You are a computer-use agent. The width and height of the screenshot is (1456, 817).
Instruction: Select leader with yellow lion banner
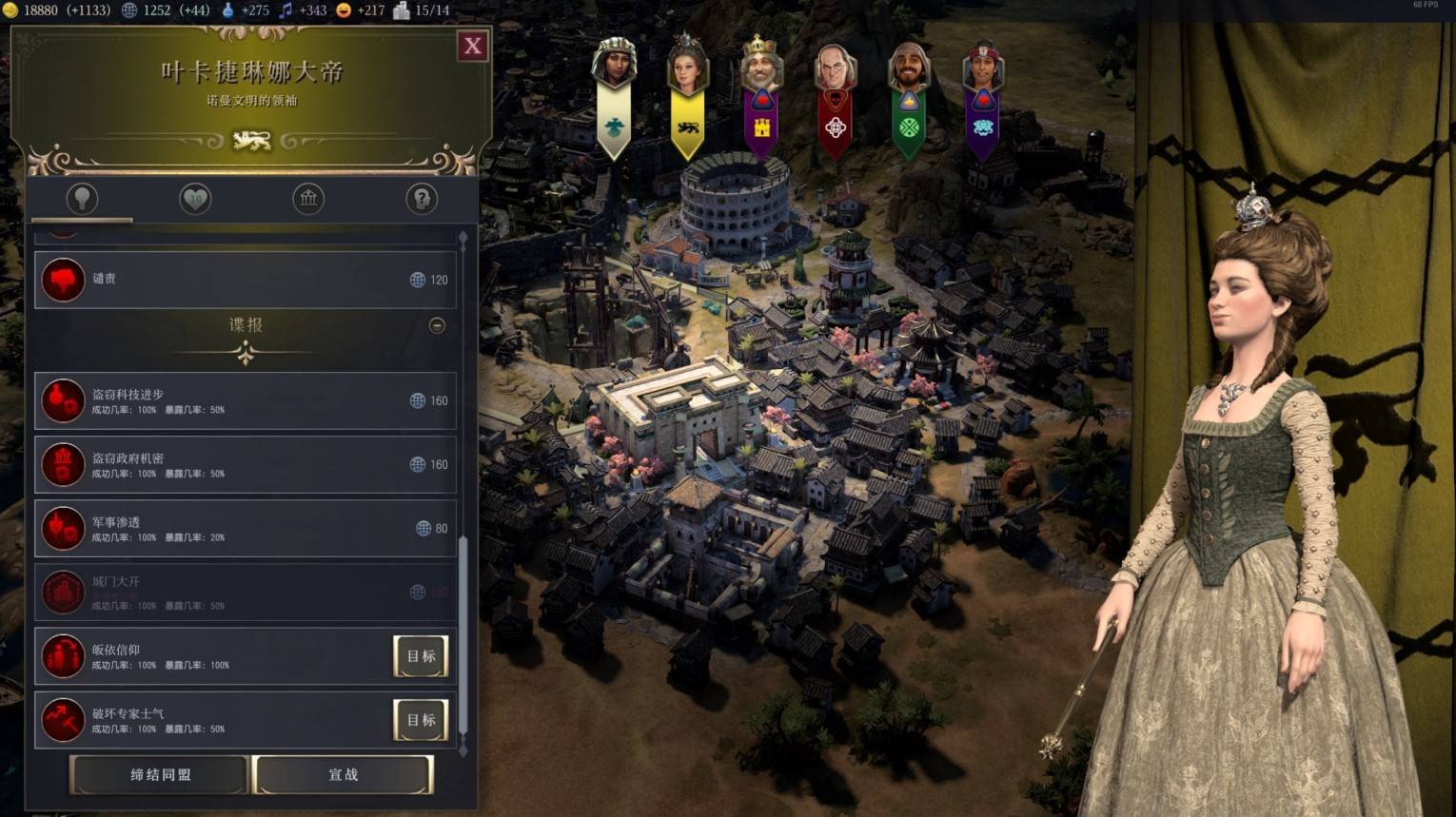tap(687, 95)
